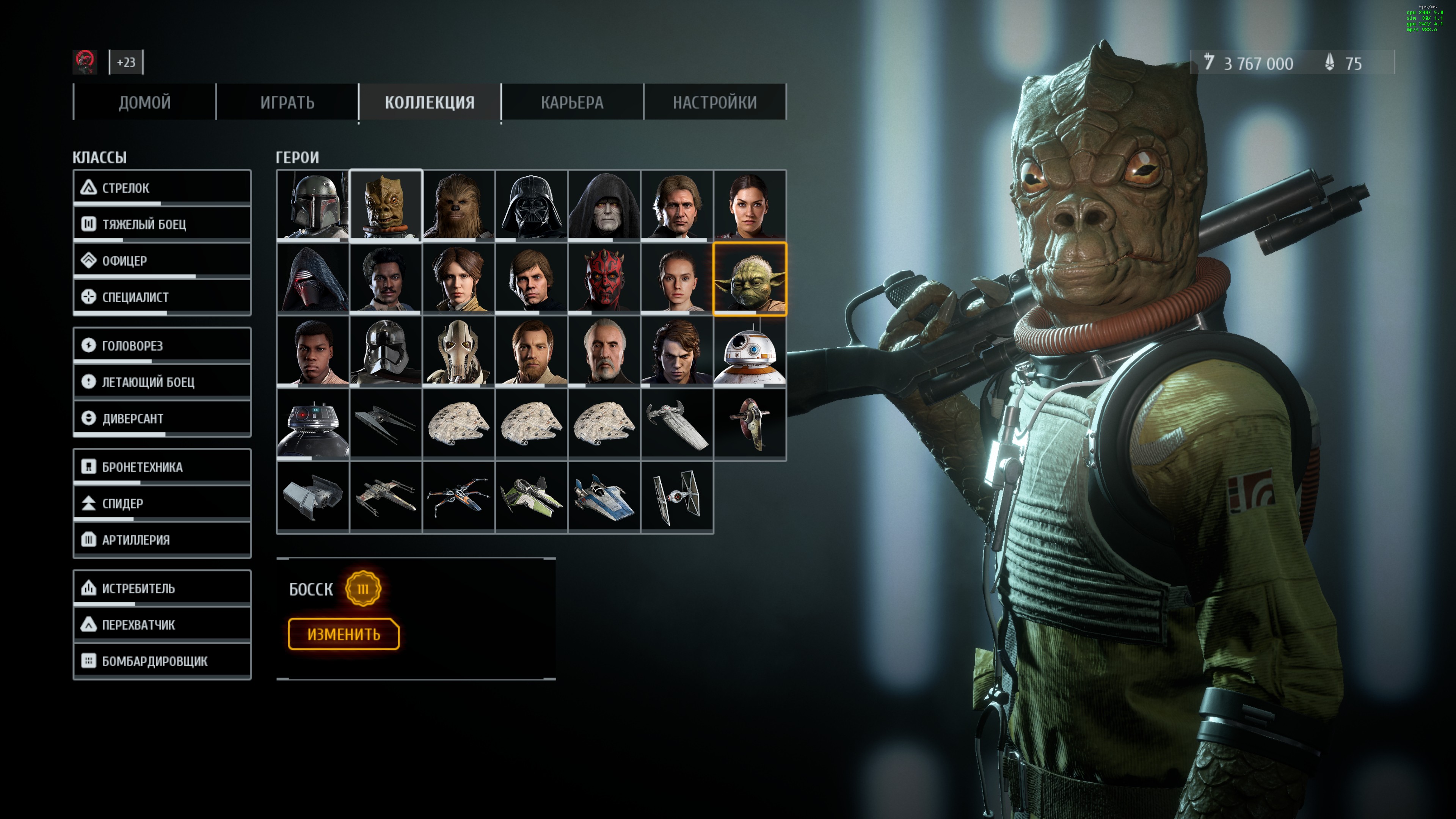Switch to the ДОМОЙ tab
Screen dimensions: 1456x819
pyautogui.click(x=144, y=102)
